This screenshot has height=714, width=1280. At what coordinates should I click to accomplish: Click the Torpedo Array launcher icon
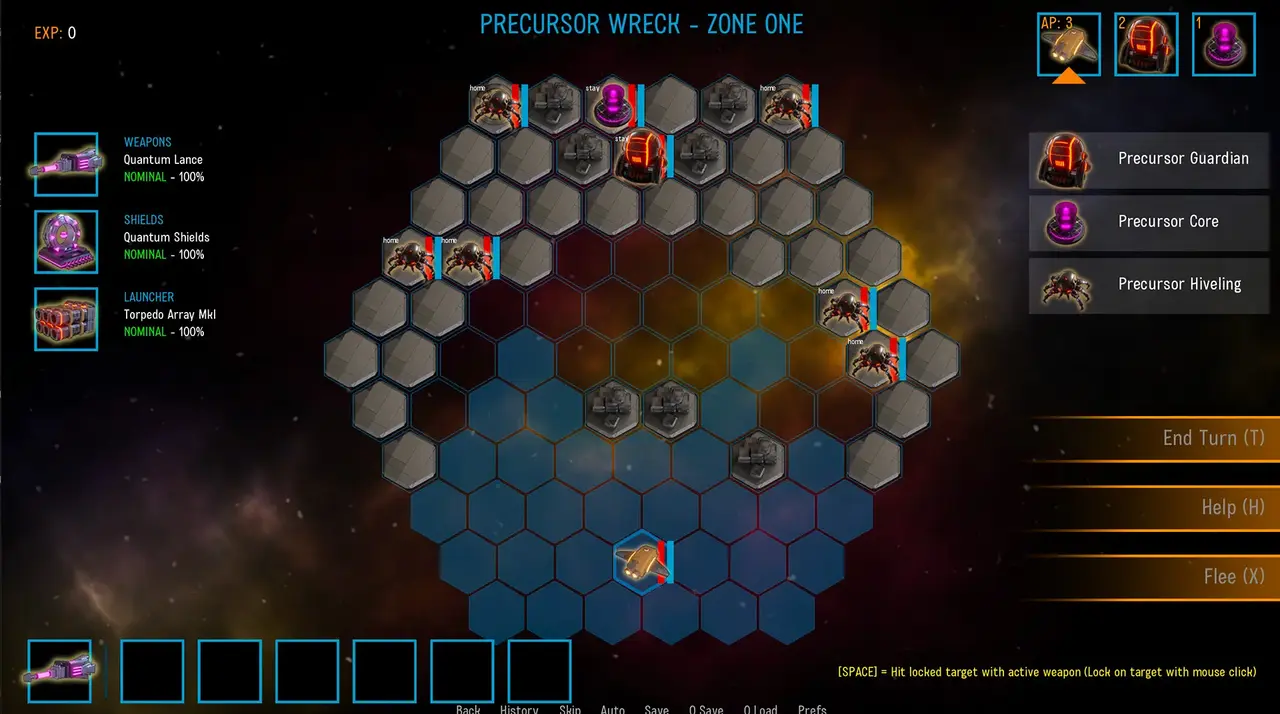tap(66, 319)
